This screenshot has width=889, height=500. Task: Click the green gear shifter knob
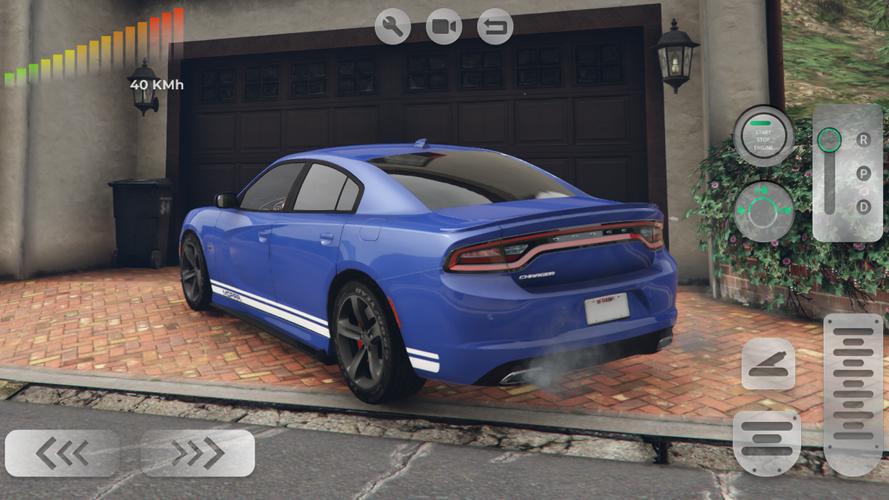coord(829,140)
